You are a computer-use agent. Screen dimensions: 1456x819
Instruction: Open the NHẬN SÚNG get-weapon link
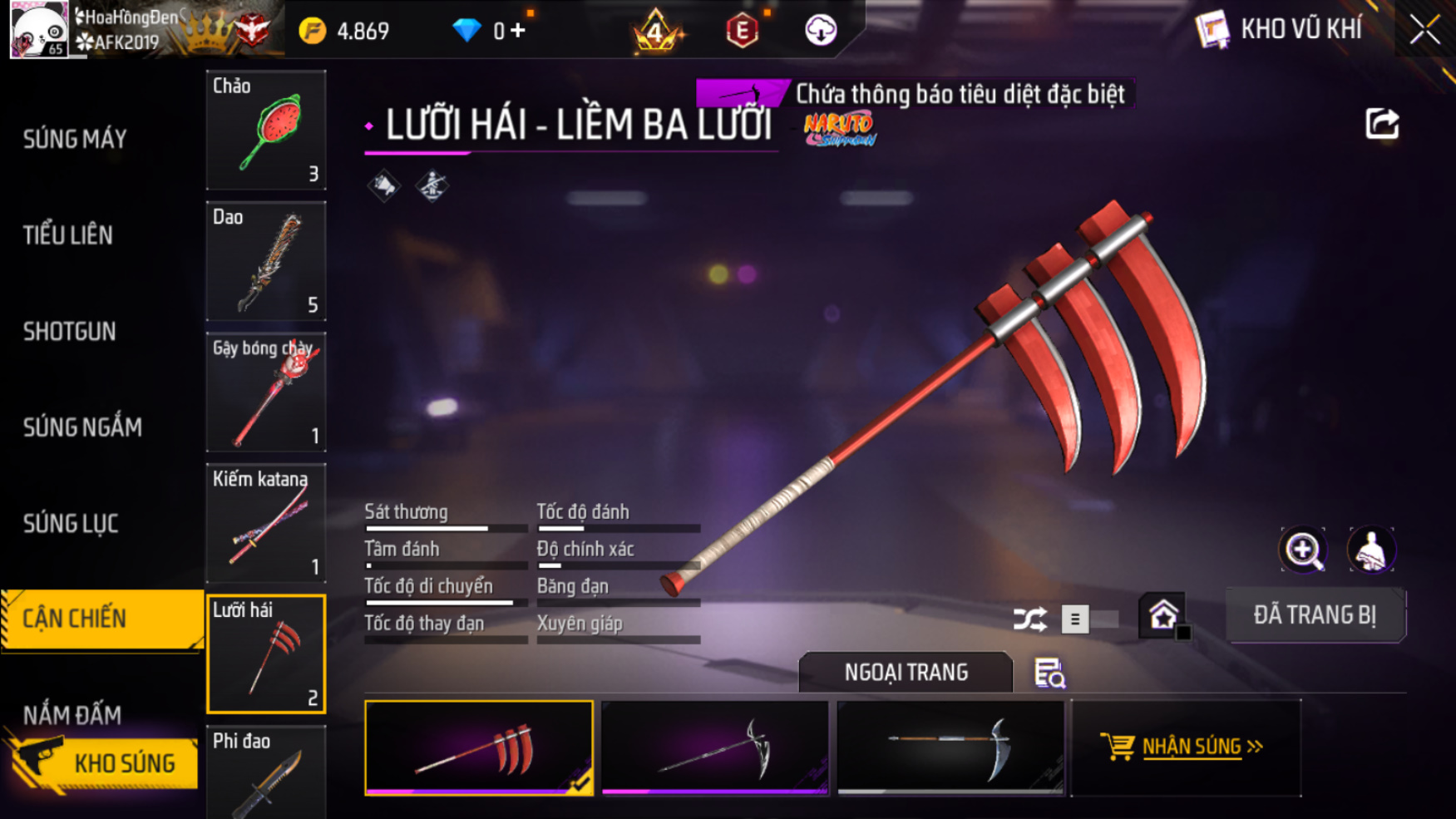click(1186, 747)
